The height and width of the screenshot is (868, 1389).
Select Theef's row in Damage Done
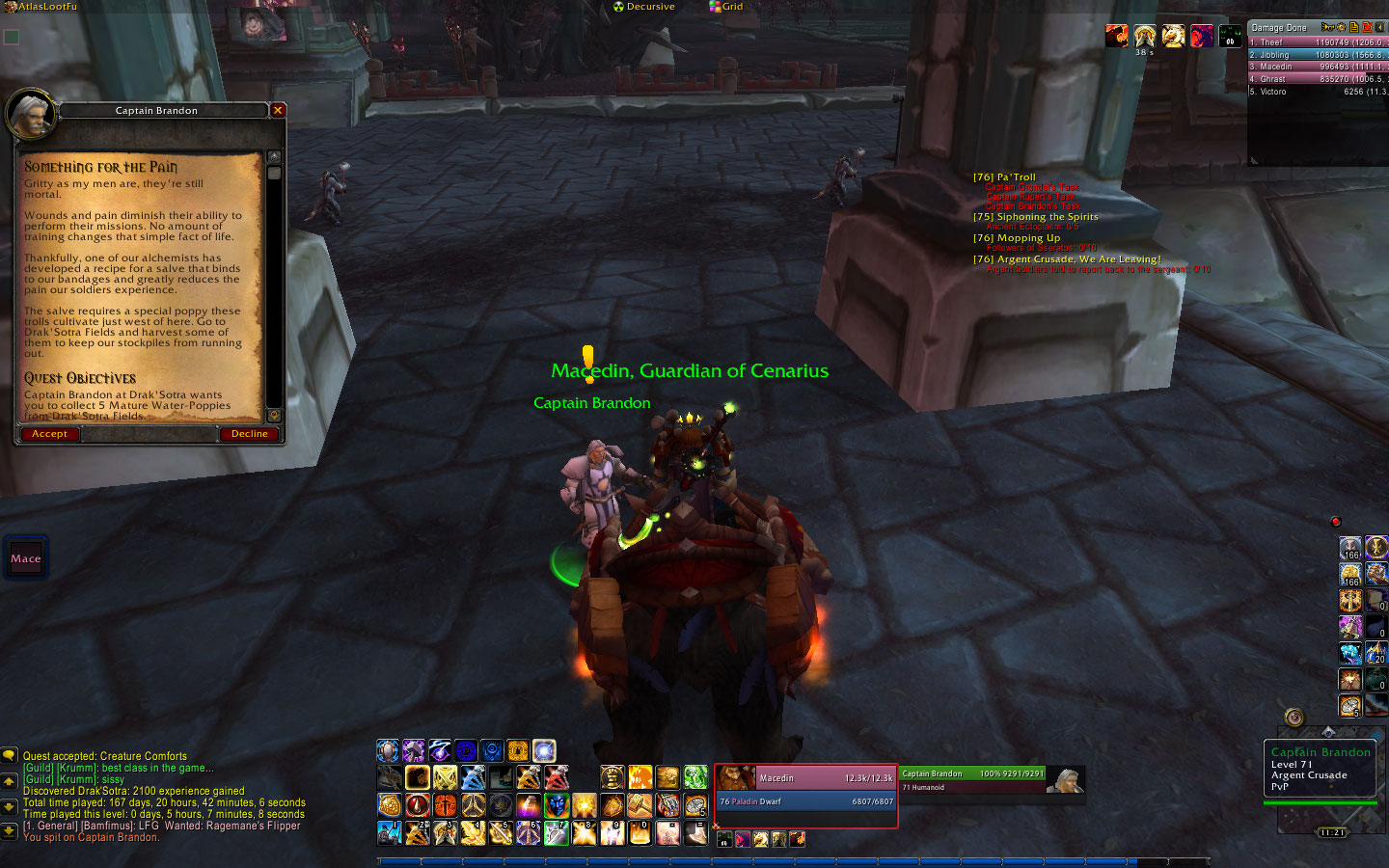(x=1317, y=42)
